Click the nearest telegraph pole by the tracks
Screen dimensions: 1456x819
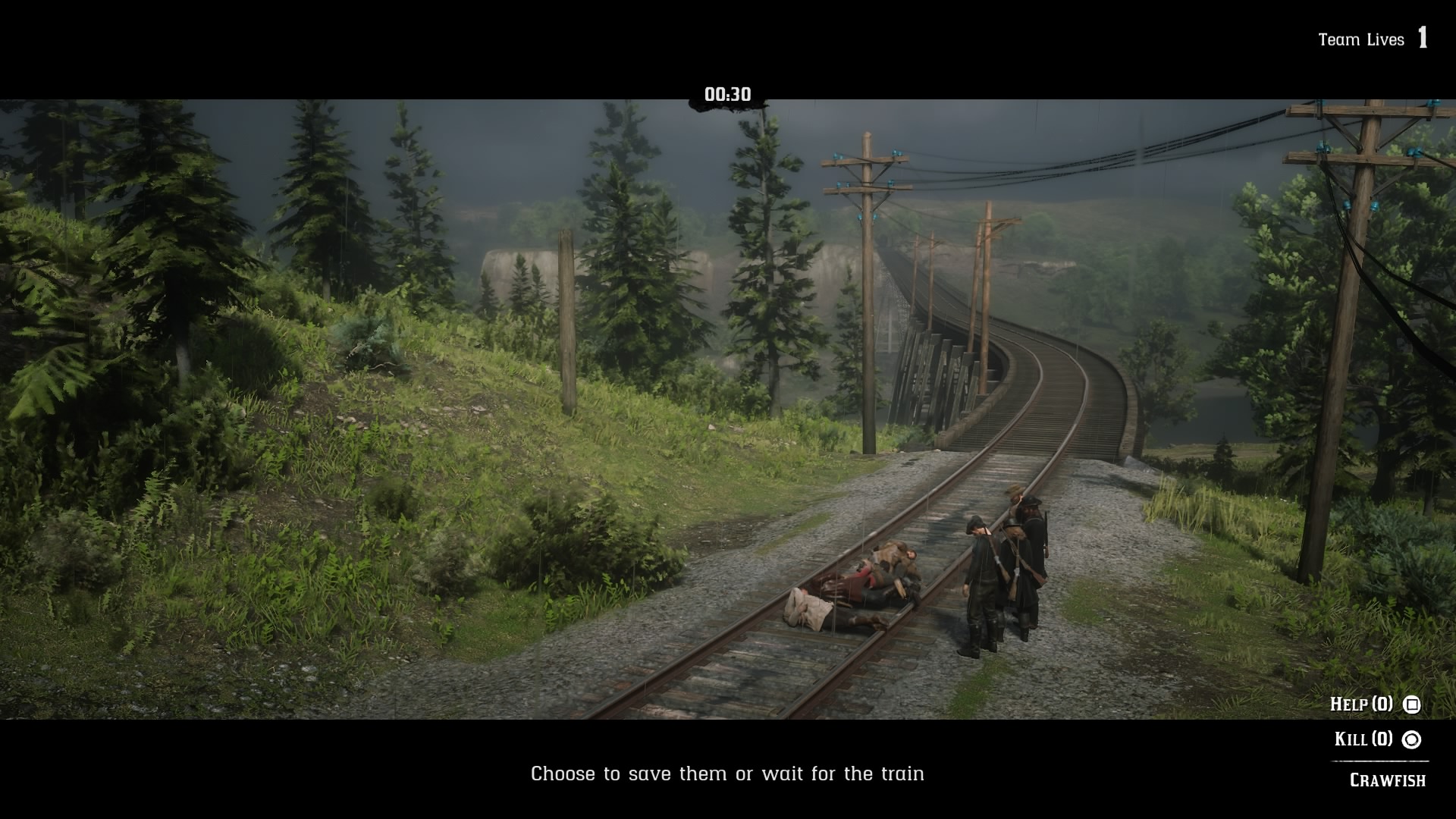pos(864,303)
